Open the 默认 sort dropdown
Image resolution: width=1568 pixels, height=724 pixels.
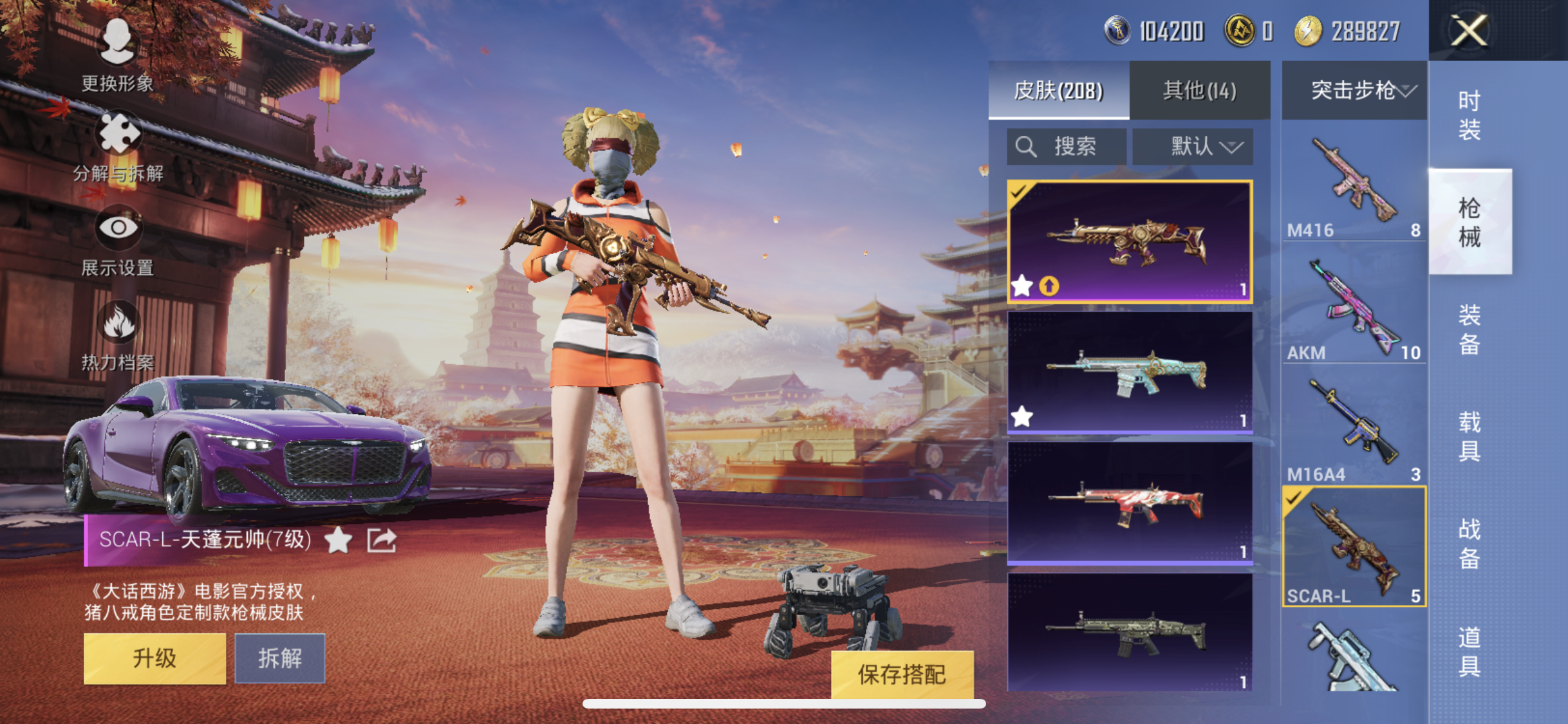[x=1192, y=147]
